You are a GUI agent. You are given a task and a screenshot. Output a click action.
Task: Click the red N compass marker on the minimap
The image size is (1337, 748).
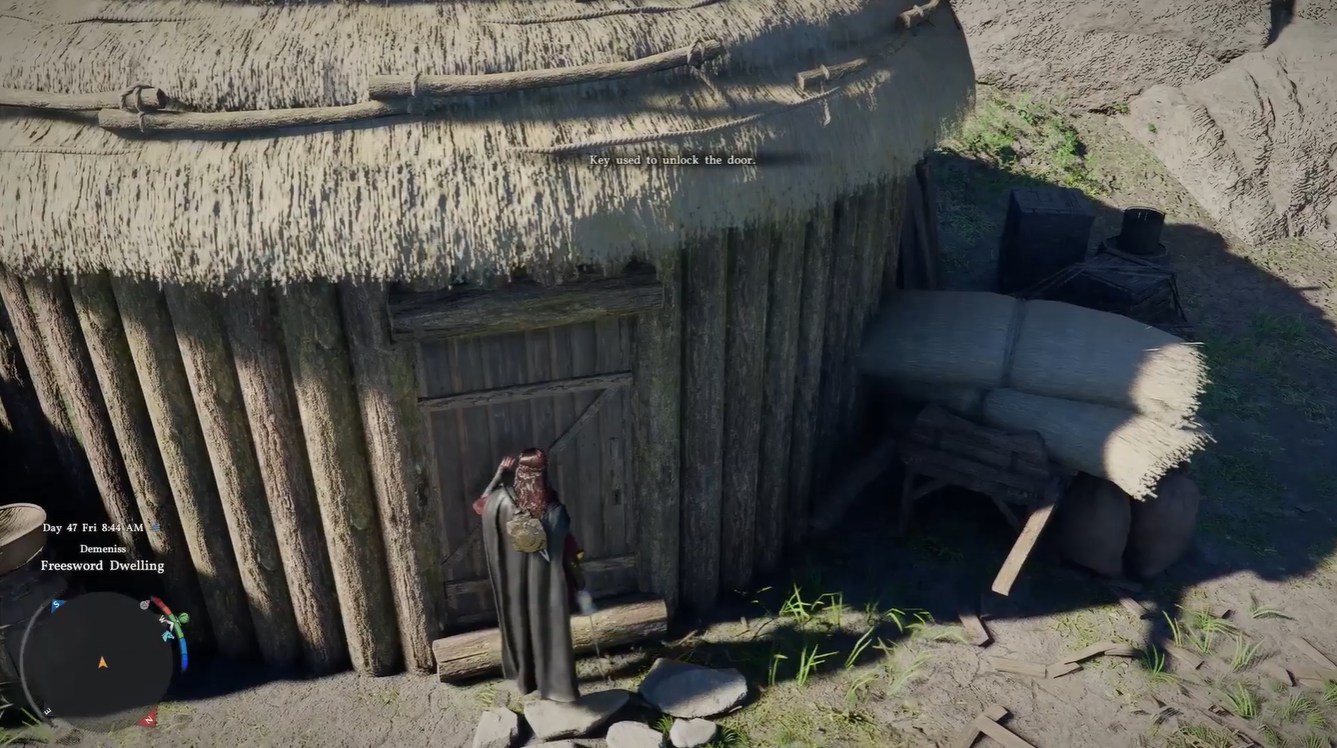pyautogui.click(x=148, y=717)
